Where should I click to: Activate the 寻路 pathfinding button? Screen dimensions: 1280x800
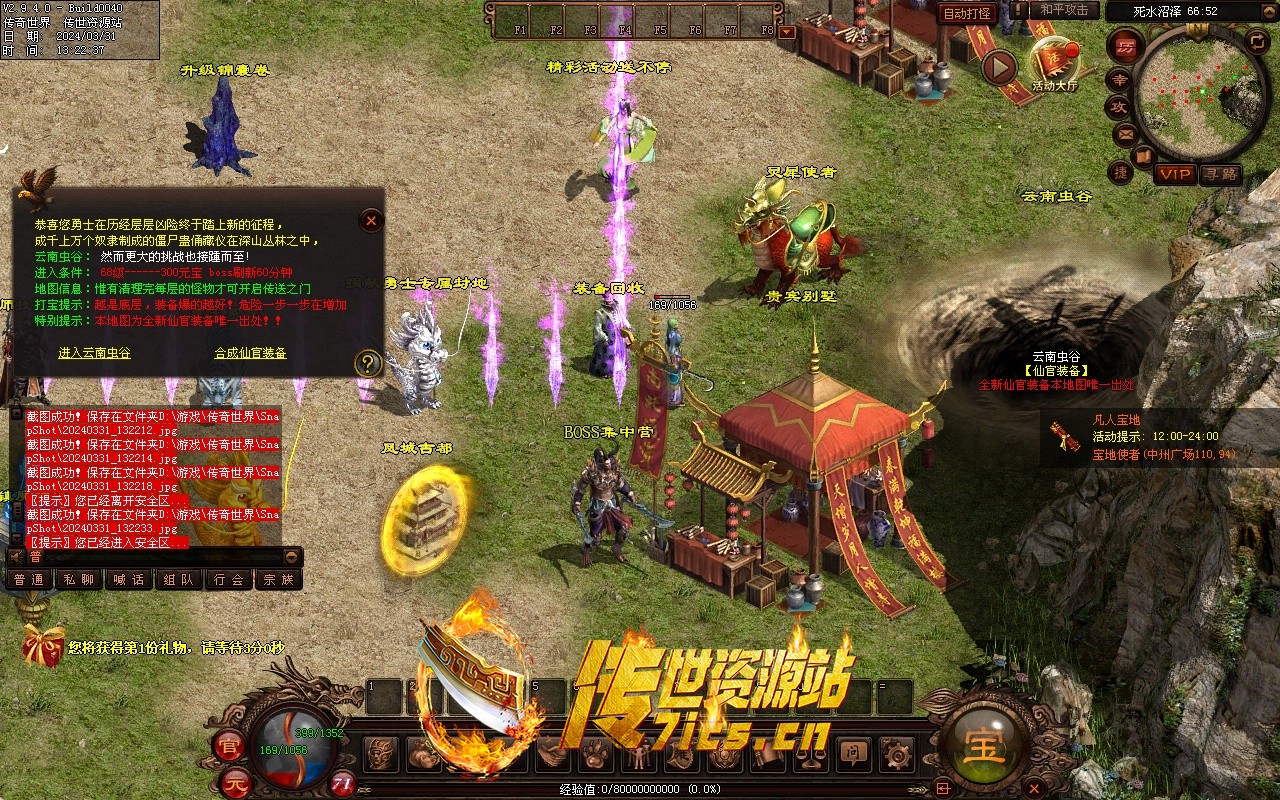coord(1220,174)
